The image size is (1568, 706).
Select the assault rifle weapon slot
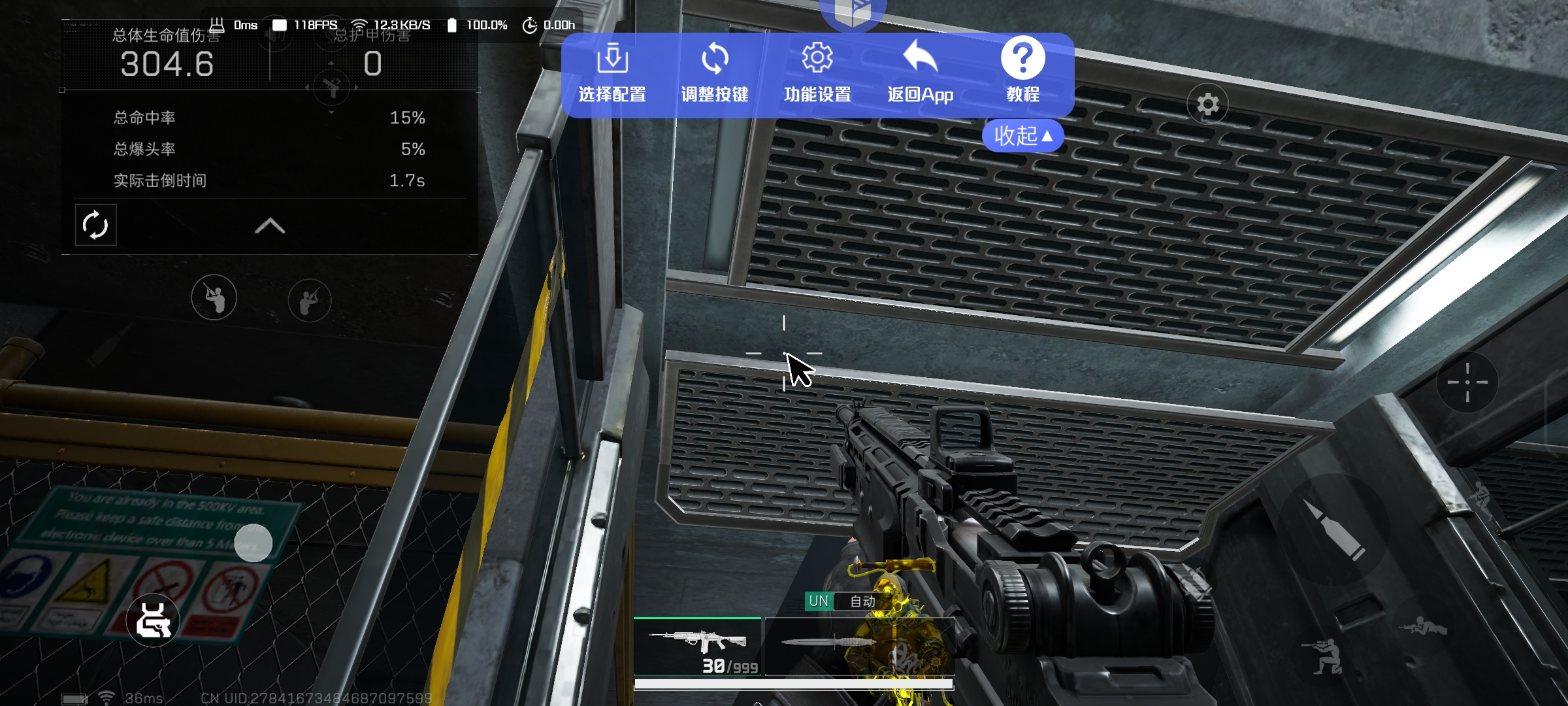click(697, 647)
